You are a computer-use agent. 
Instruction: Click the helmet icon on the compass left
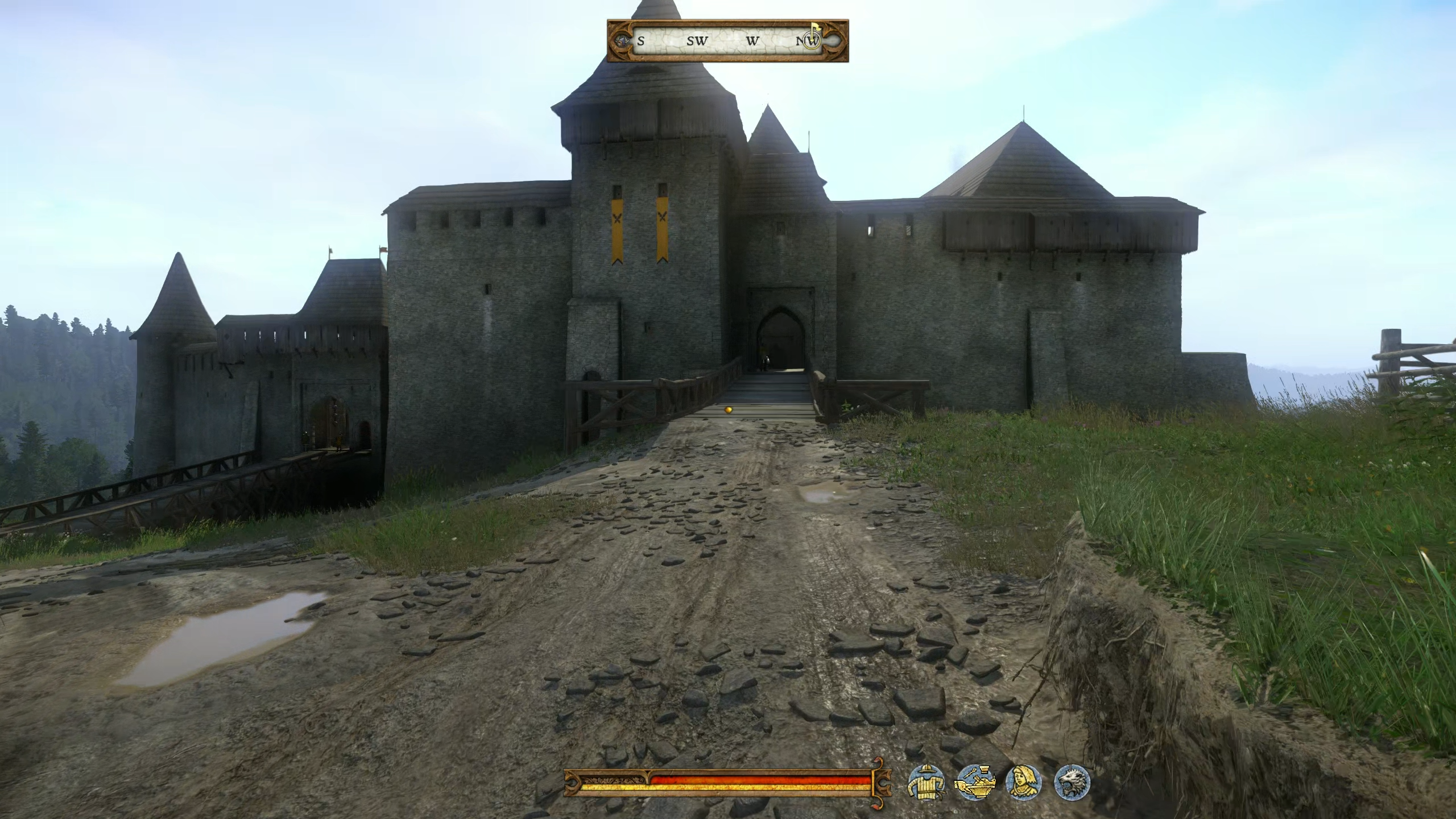tap(623, 40)
